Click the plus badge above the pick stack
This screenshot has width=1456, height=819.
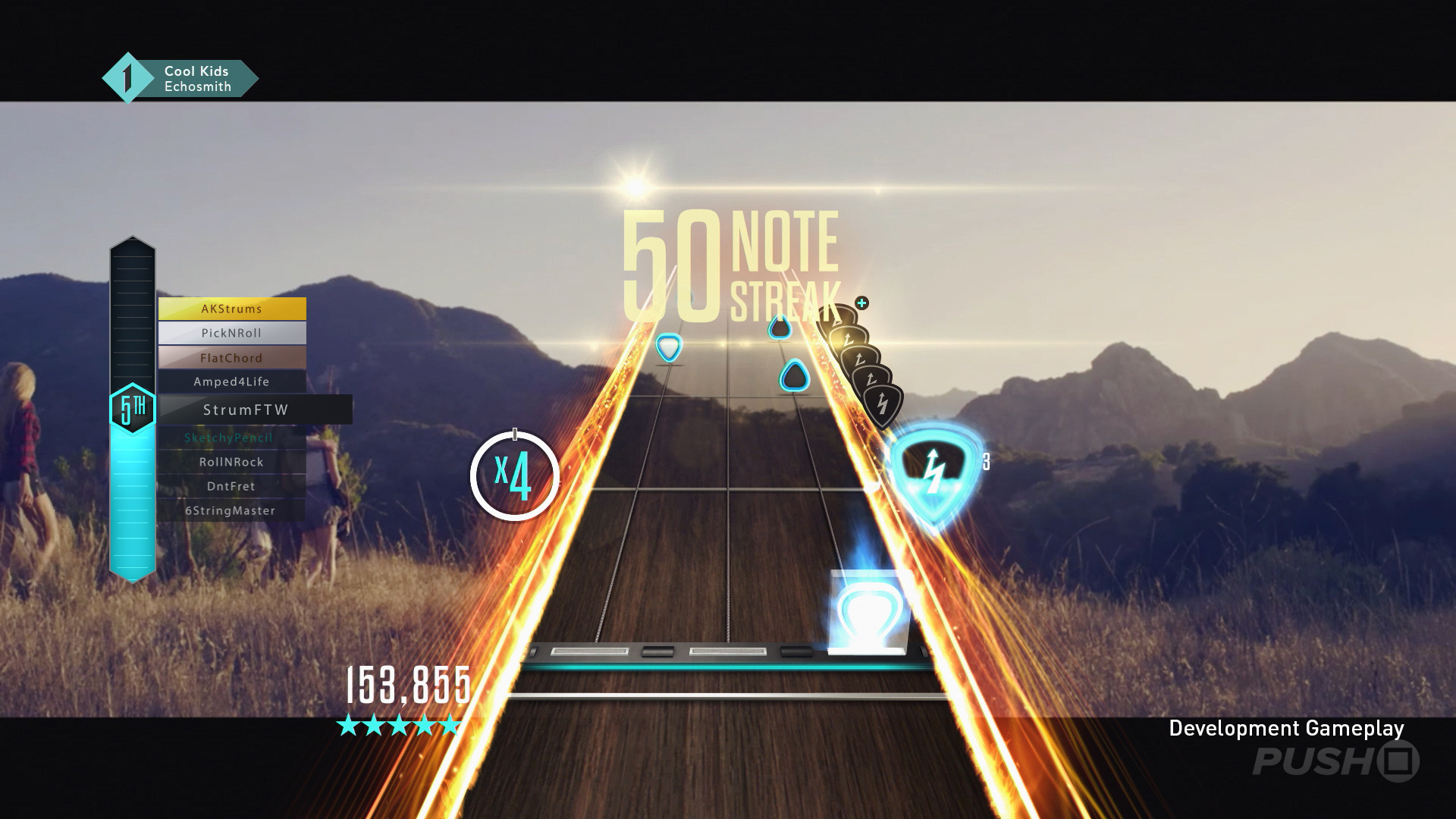(861, 303)
